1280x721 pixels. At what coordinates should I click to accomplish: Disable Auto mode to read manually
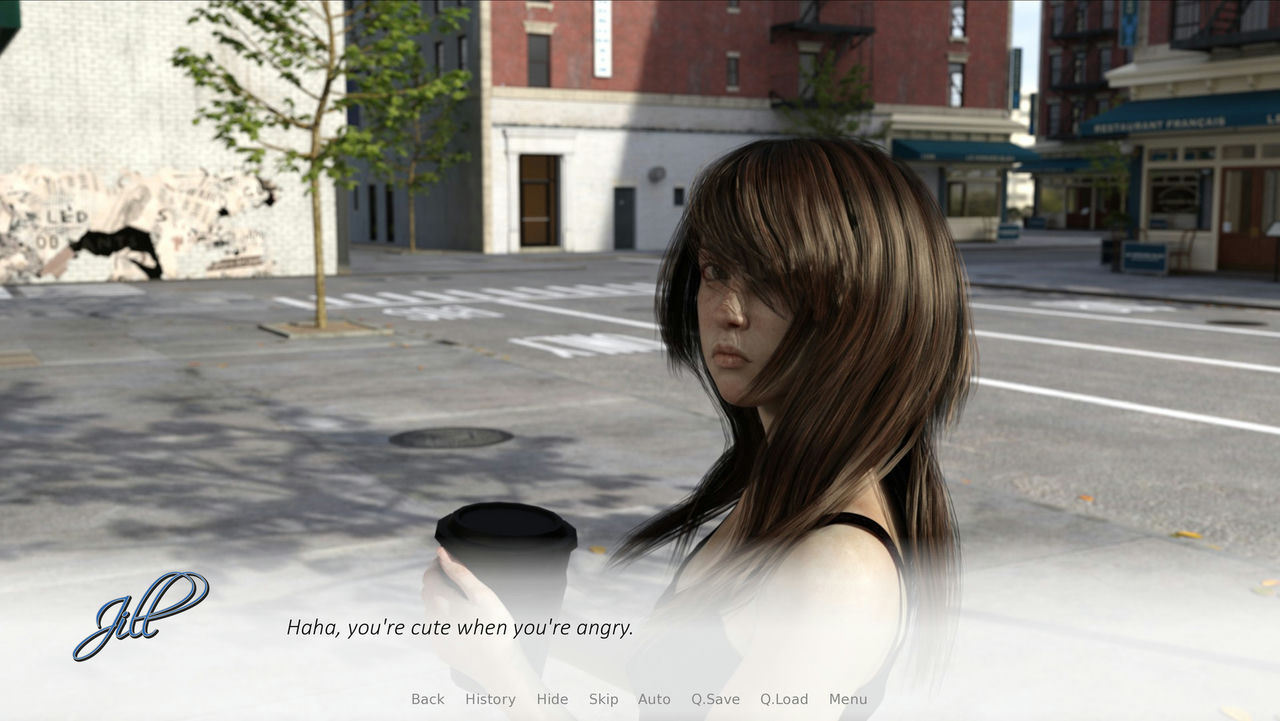coord(654,699)
